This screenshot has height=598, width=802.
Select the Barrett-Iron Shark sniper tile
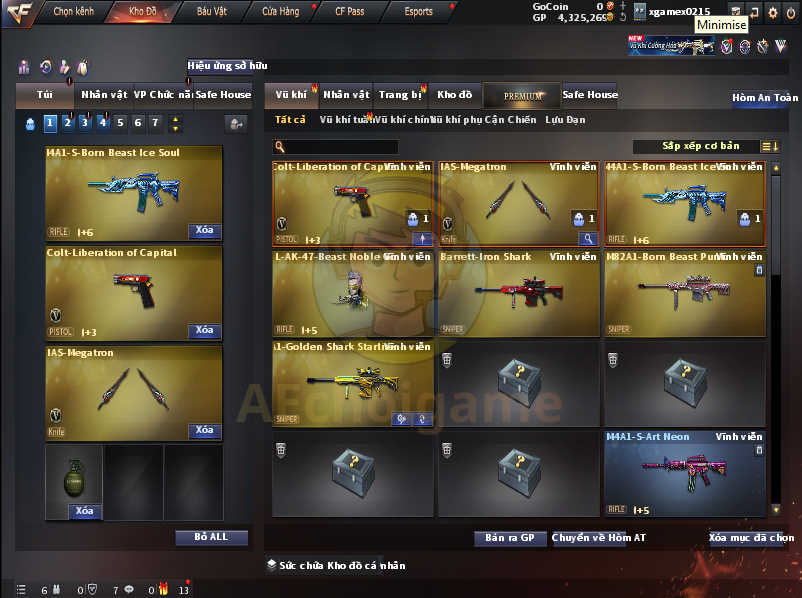point(519,293)
